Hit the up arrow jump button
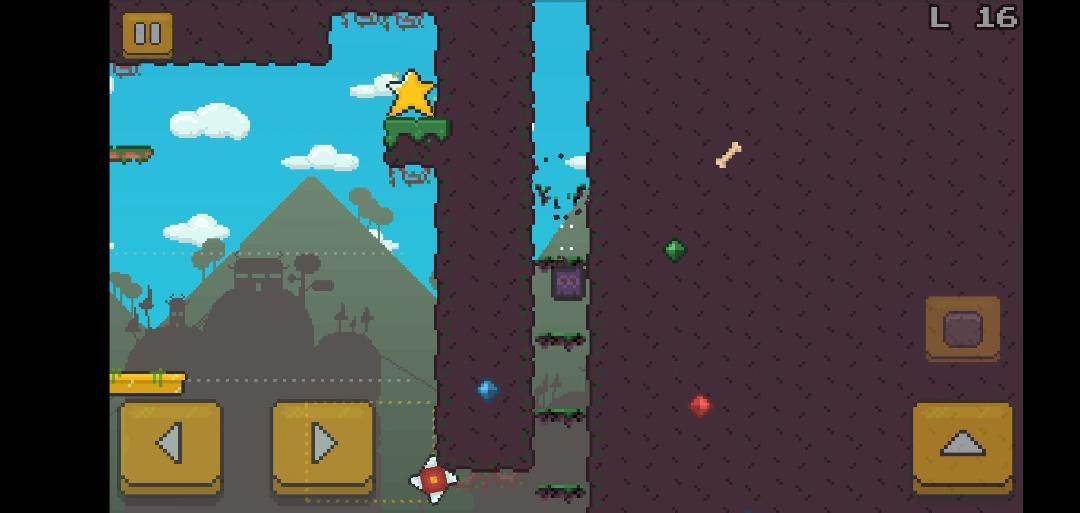Image resolution: width=1080 pixels, height=513 pixels. pyautogui.click(x=962, y=445)
